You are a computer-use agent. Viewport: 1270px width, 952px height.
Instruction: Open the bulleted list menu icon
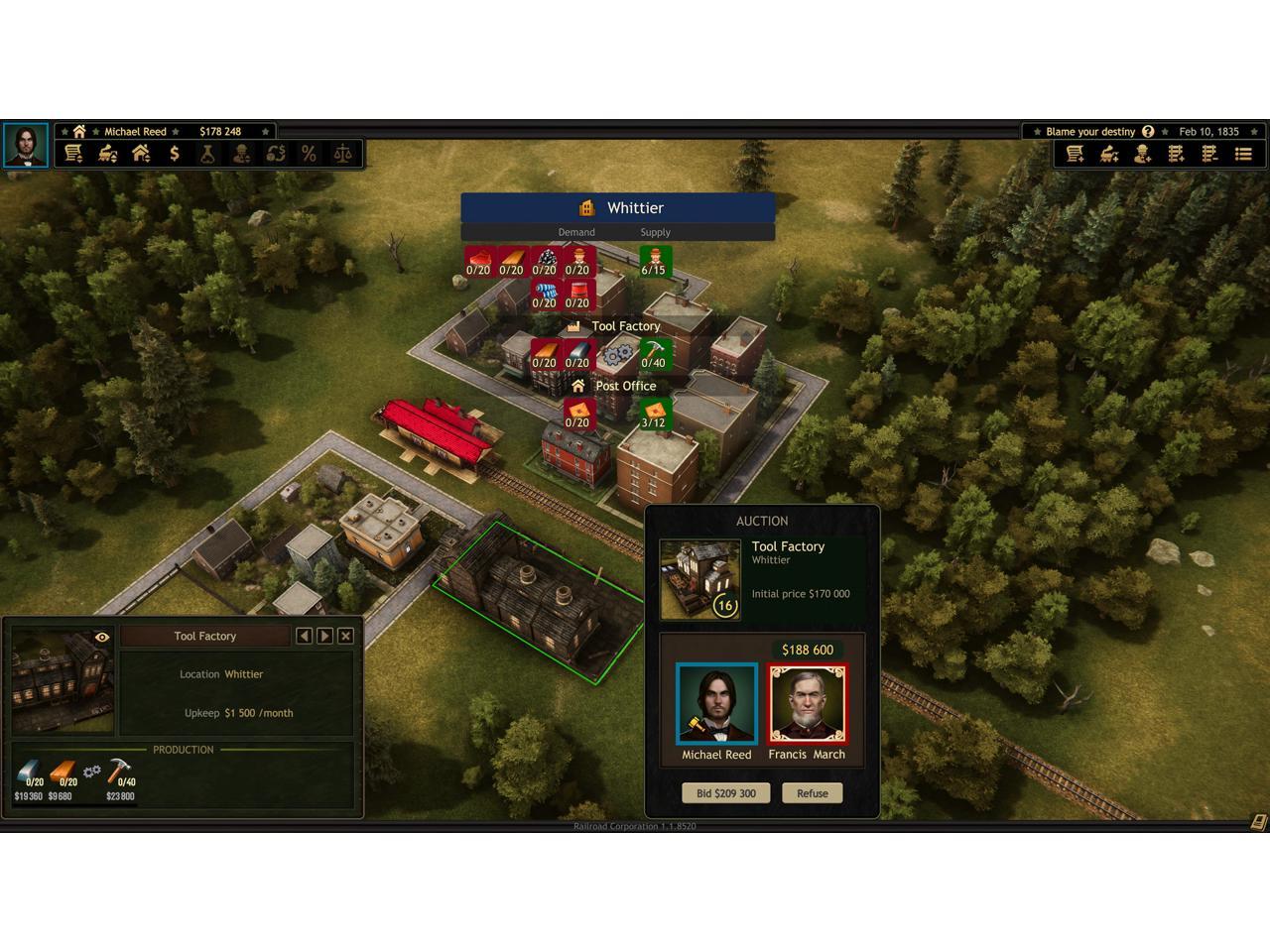pyautogui.click(x=1243, y=154)
